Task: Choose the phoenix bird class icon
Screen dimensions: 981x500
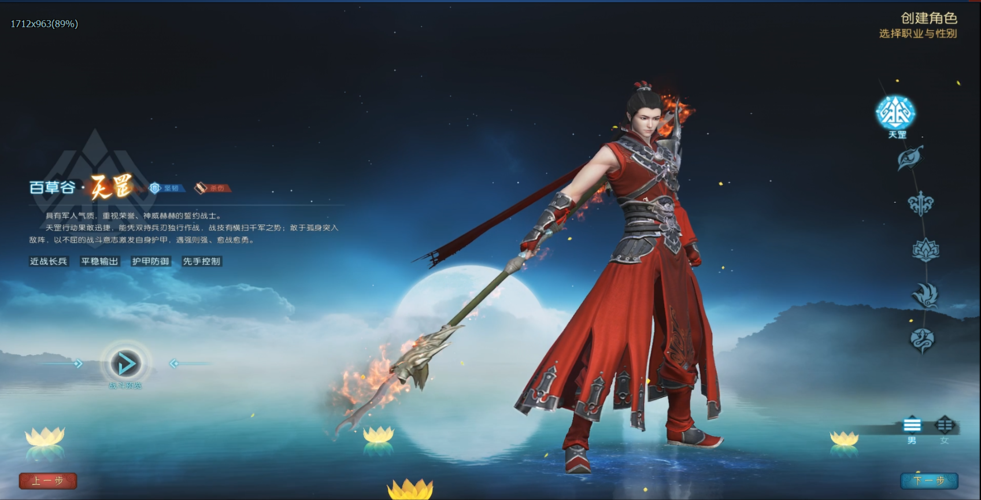Action: [925, 295]
